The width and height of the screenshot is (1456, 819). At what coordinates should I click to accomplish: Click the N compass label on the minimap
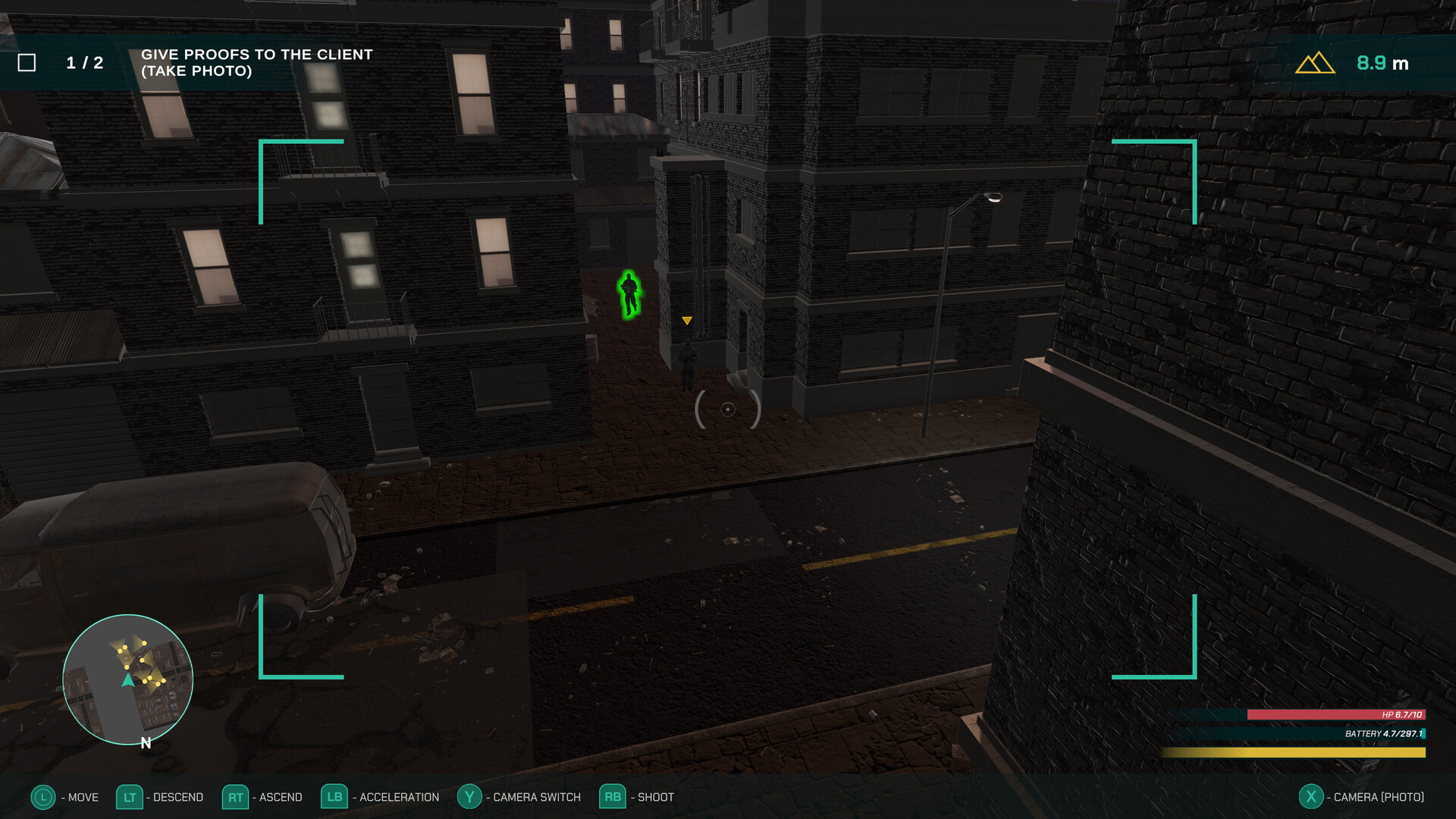pyautogui.click(x=144, y=744)
